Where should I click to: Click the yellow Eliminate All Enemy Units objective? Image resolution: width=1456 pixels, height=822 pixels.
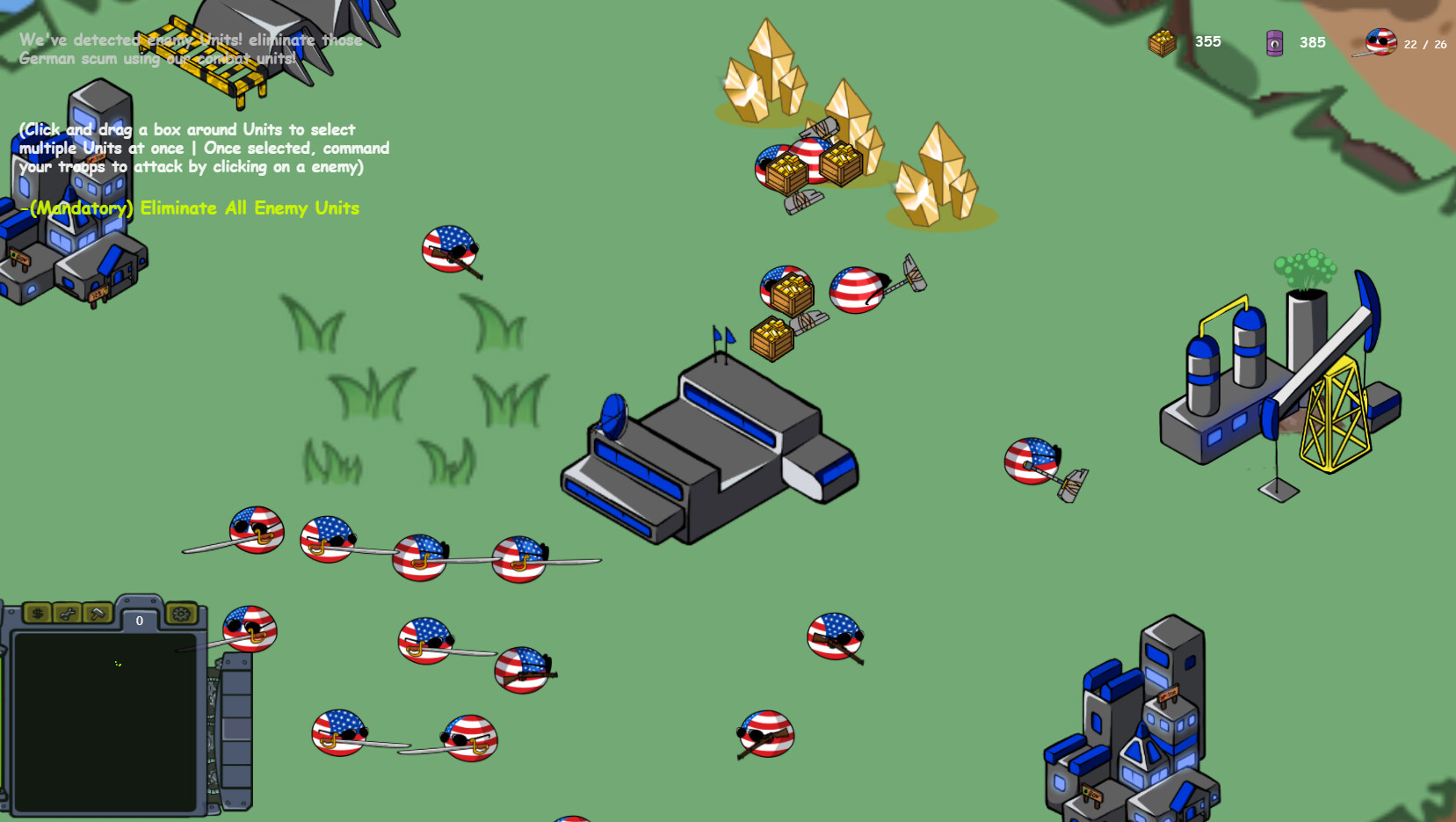pos(189,208)
